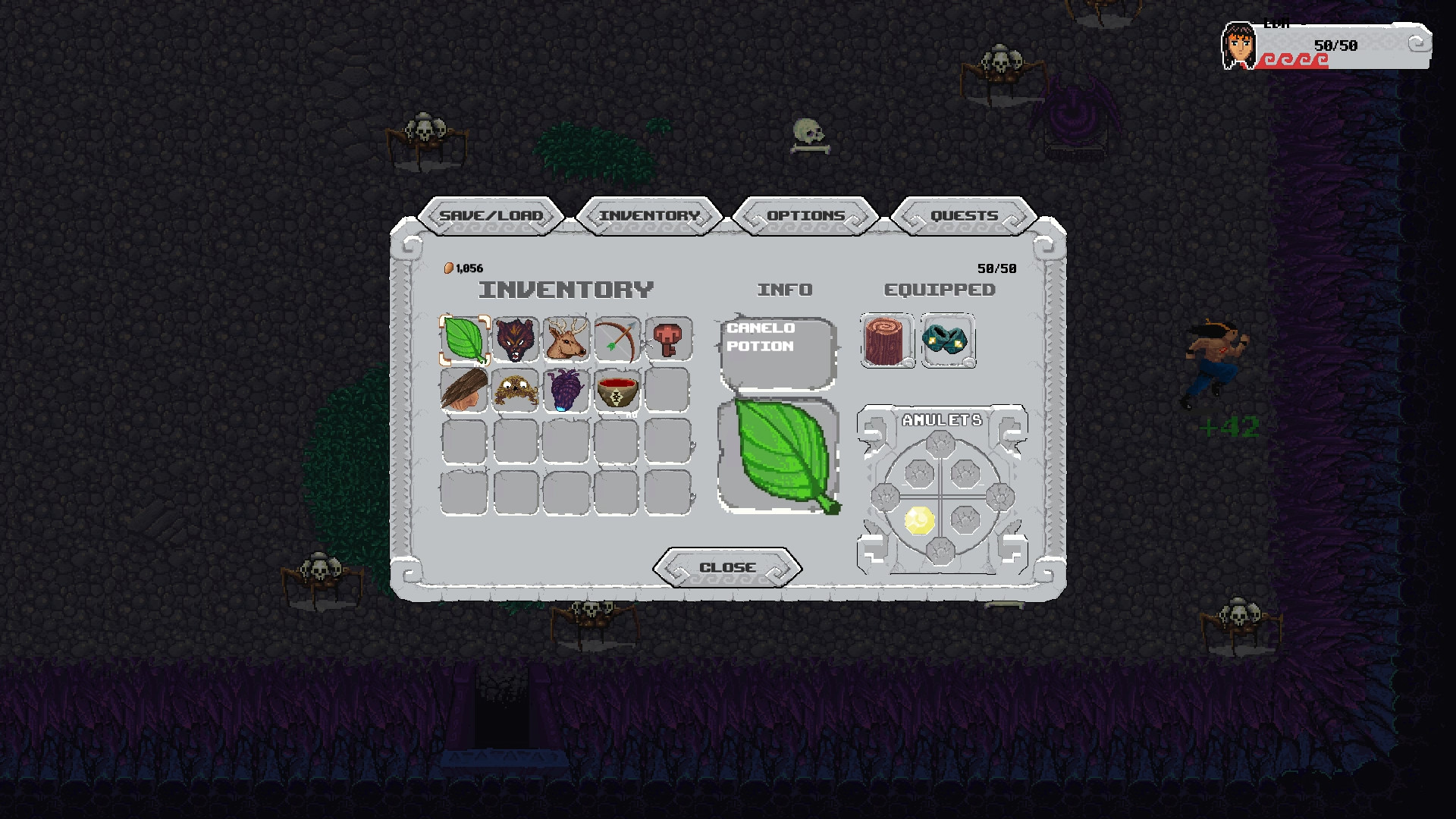
Task: Pick the bow and arrow item
Action: 617,340
